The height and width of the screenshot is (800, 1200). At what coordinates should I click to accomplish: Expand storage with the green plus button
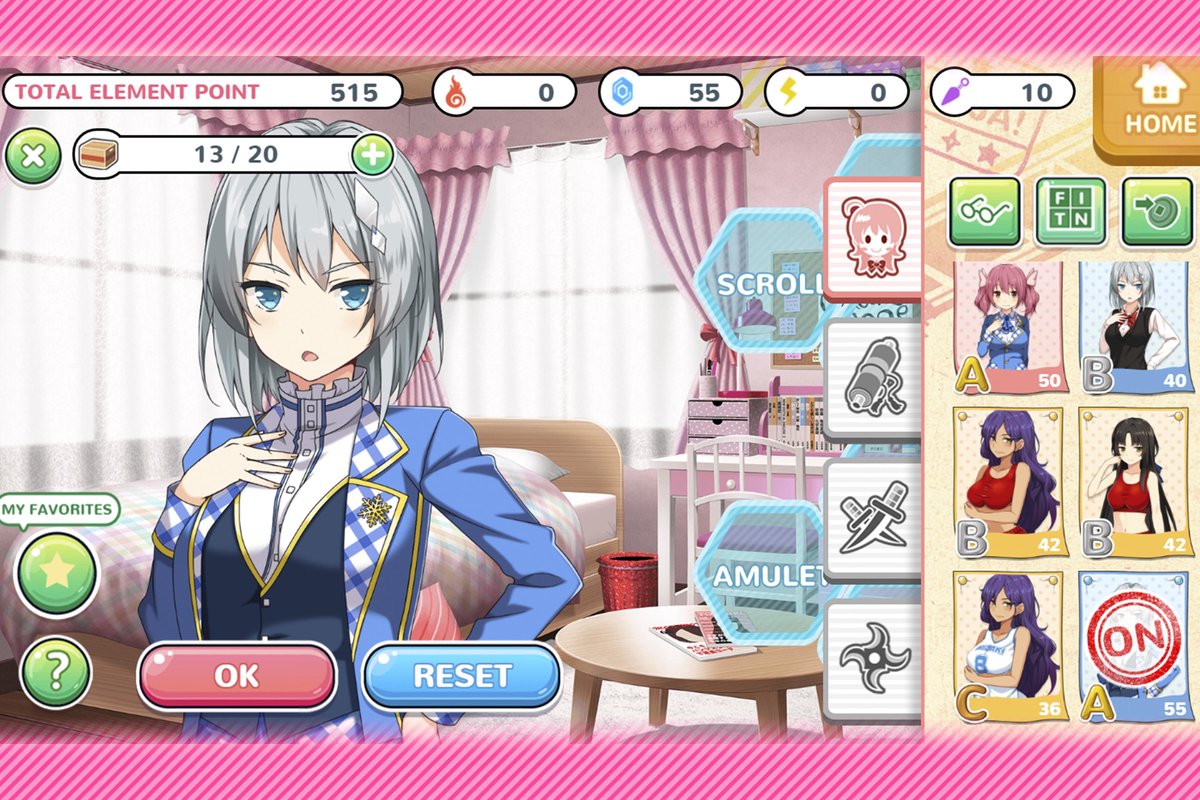(372, 155)
